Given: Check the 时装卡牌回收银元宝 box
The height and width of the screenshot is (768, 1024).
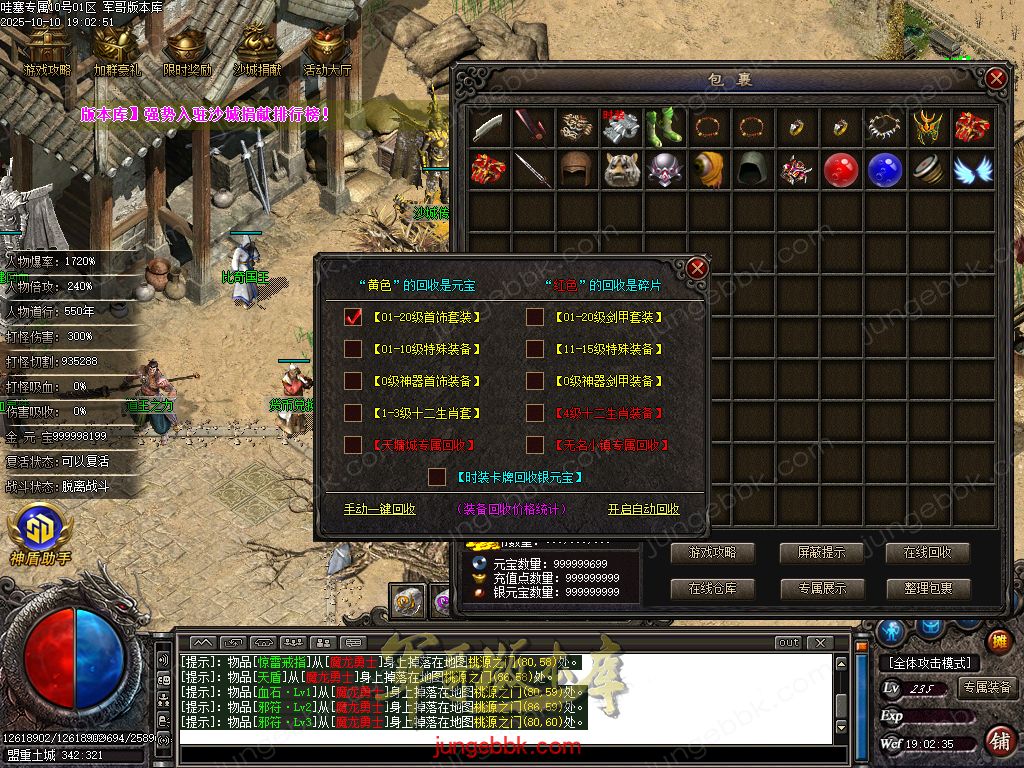Looking at the screenshot, I should [x=437, y=477].
